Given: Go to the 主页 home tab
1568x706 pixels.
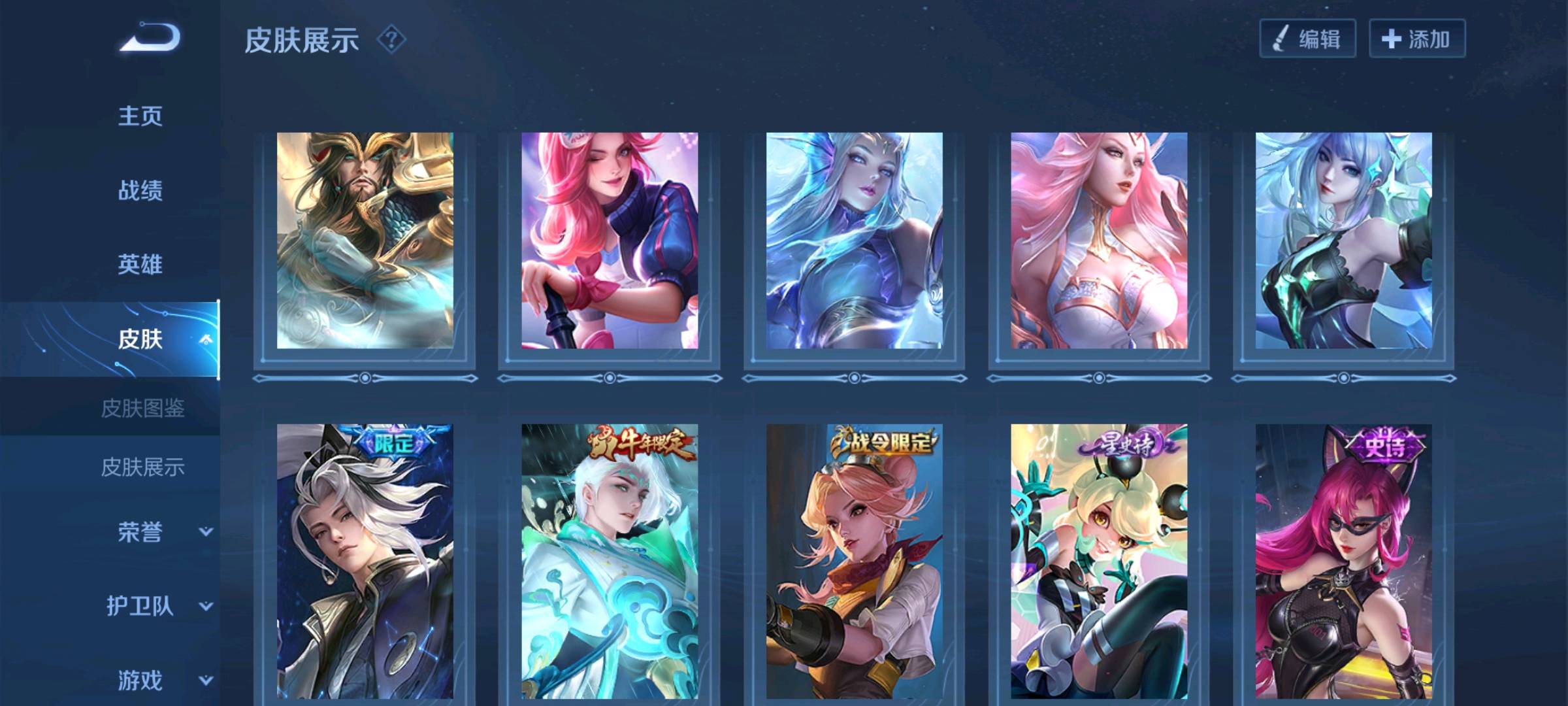Looking at the screenshot, I should 140,116.
